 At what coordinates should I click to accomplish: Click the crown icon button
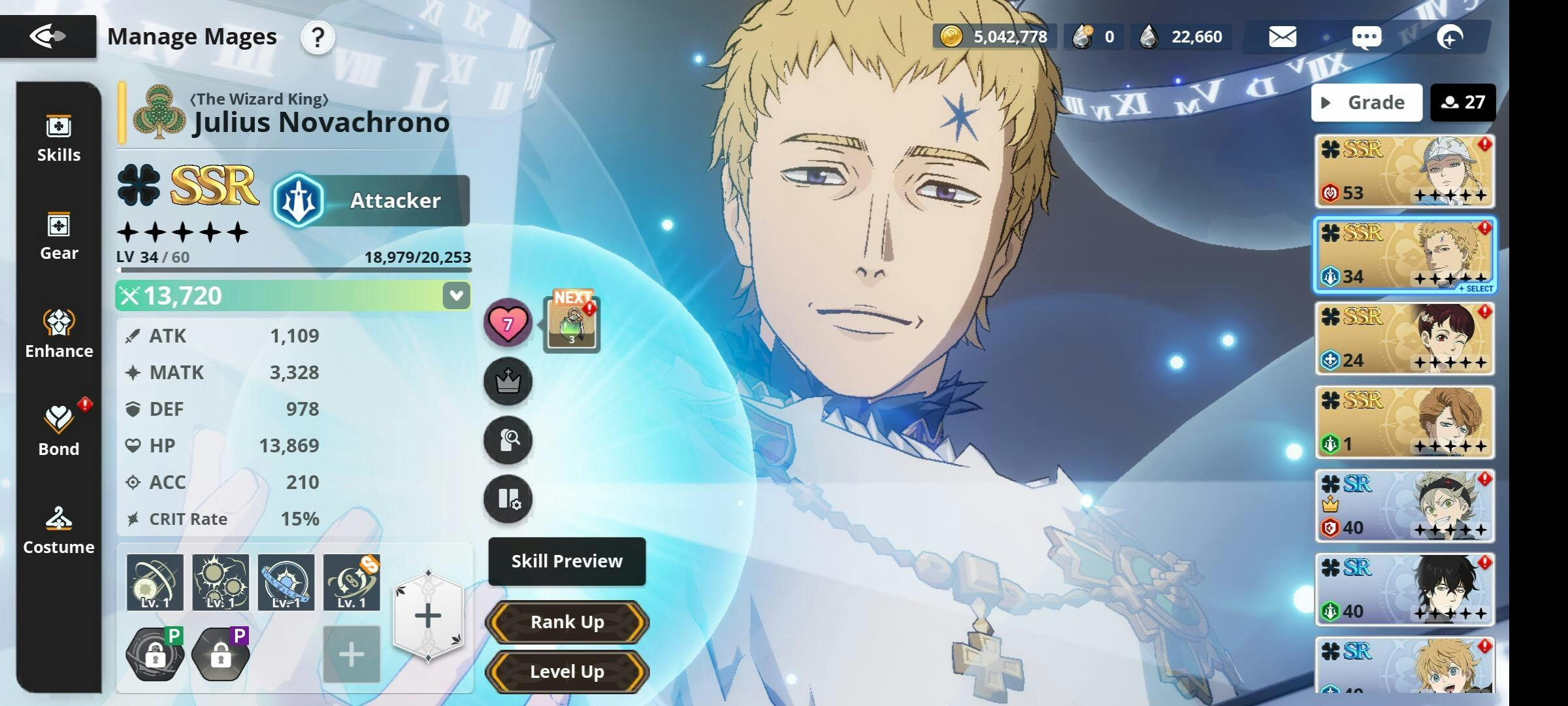[x=508, y=382]
